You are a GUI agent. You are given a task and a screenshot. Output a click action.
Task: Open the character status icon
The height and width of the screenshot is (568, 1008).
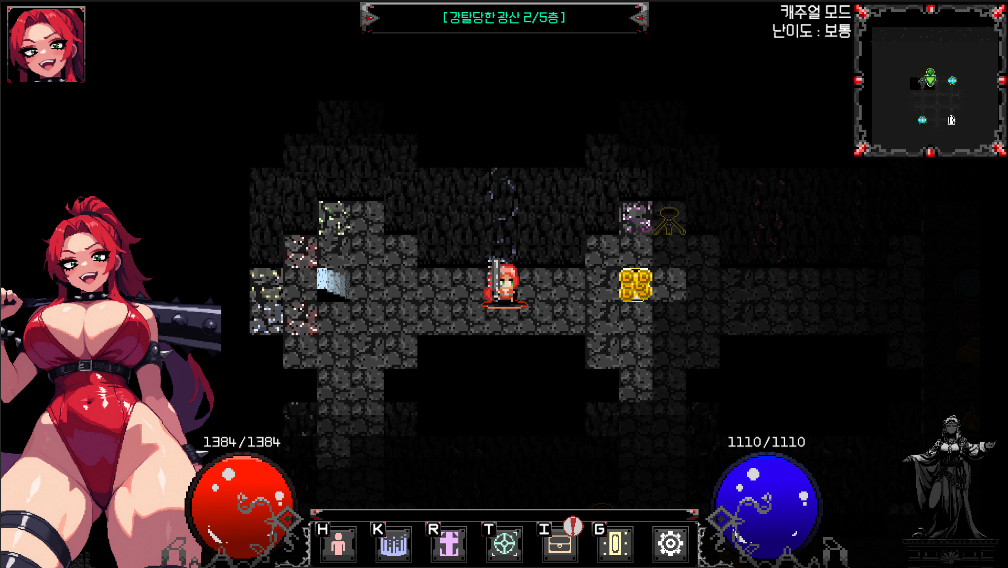coord(338,544)
